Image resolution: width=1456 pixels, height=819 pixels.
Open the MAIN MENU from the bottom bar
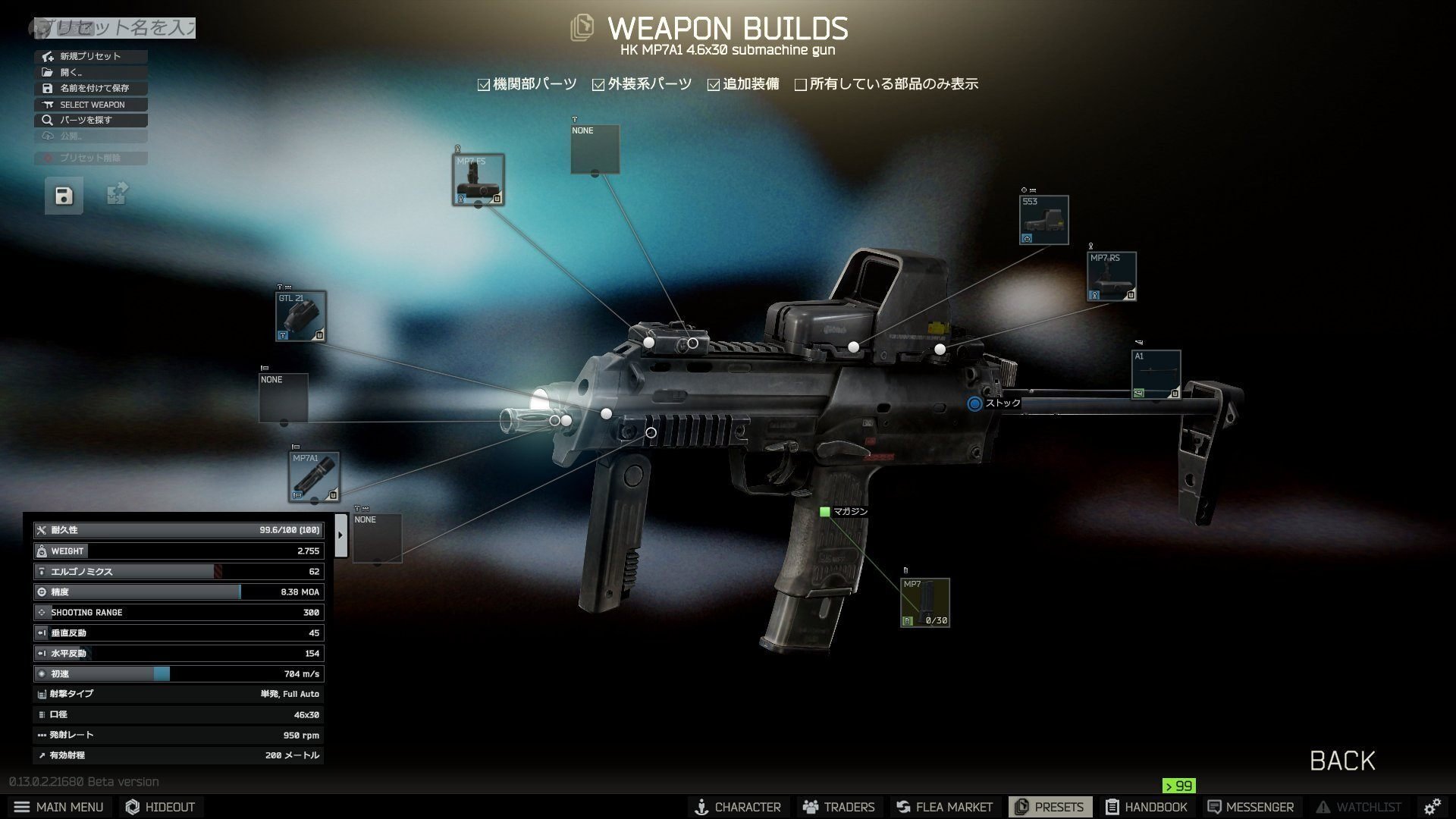(59, 806)
